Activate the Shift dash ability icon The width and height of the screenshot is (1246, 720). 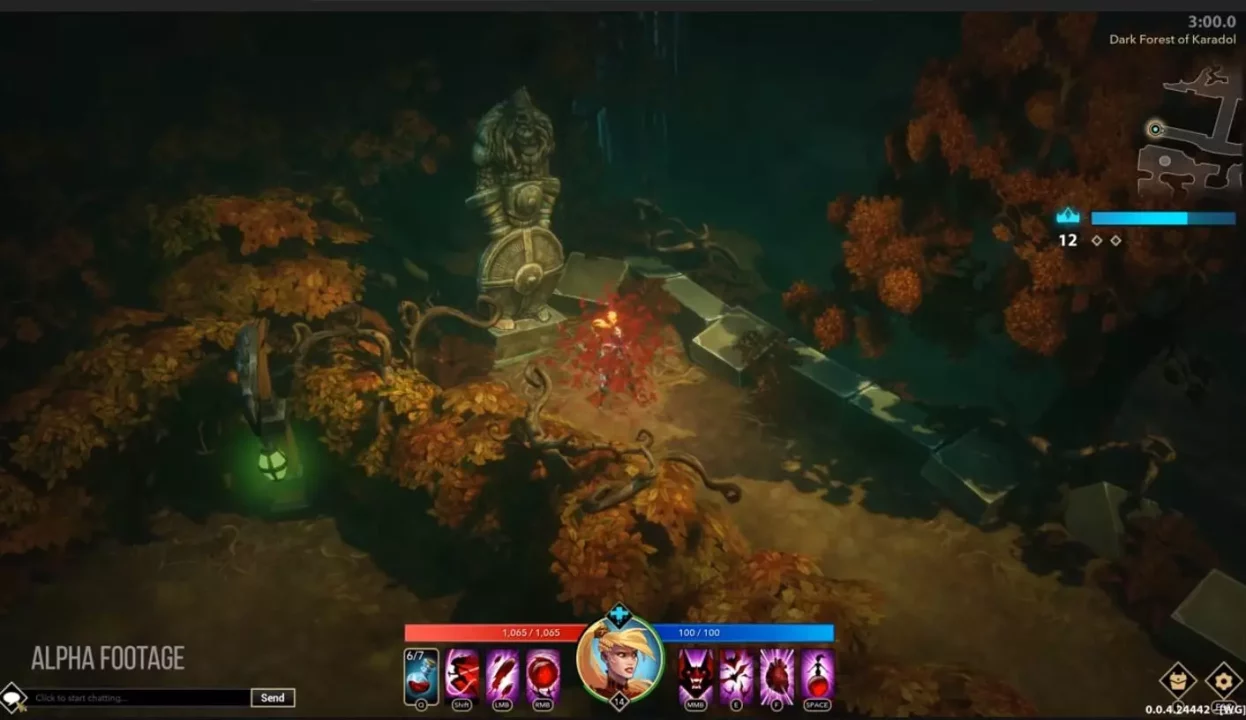[462, 675]
